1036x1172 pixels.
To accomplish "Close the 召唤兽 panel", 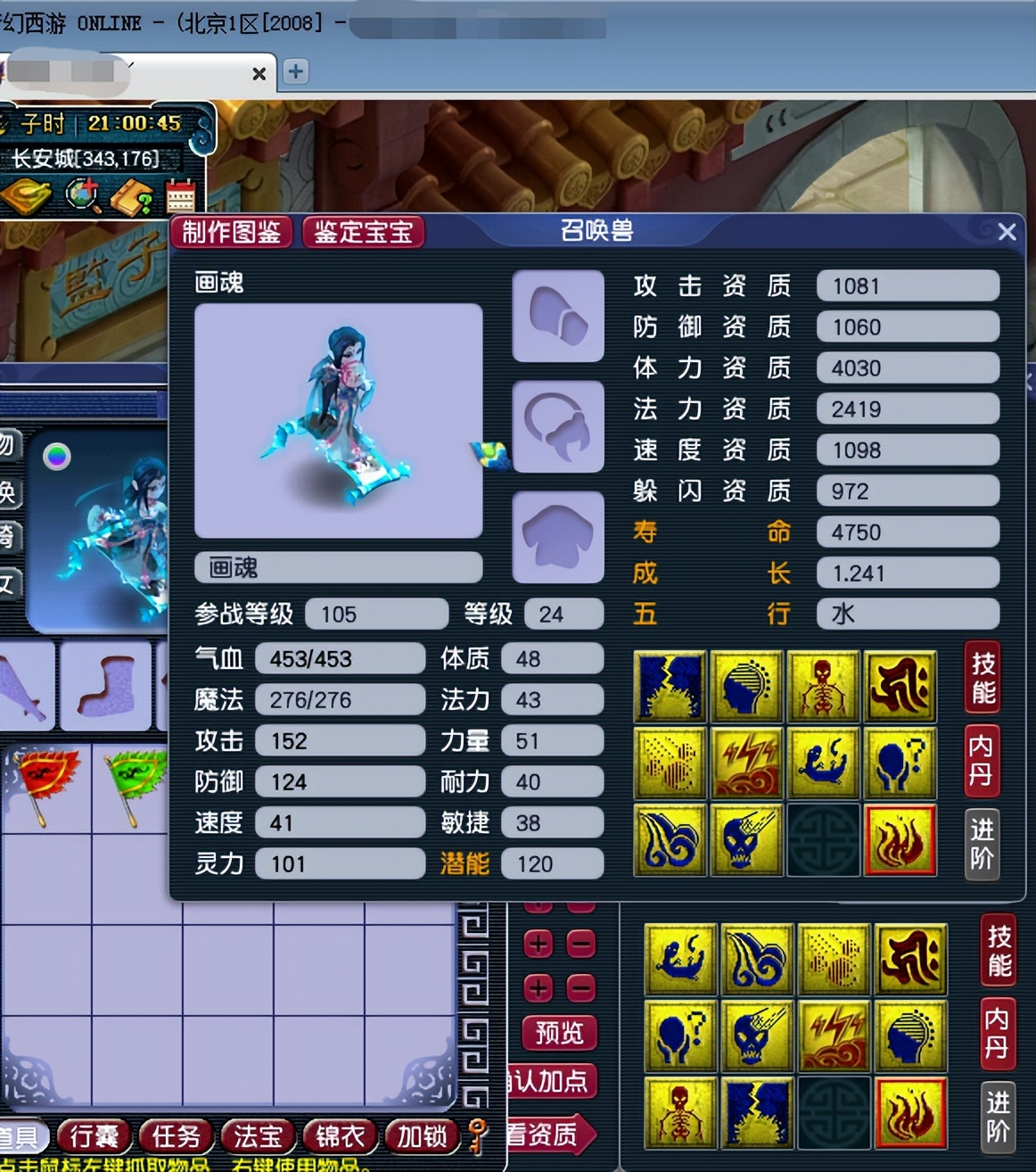I will [1007, 232].
